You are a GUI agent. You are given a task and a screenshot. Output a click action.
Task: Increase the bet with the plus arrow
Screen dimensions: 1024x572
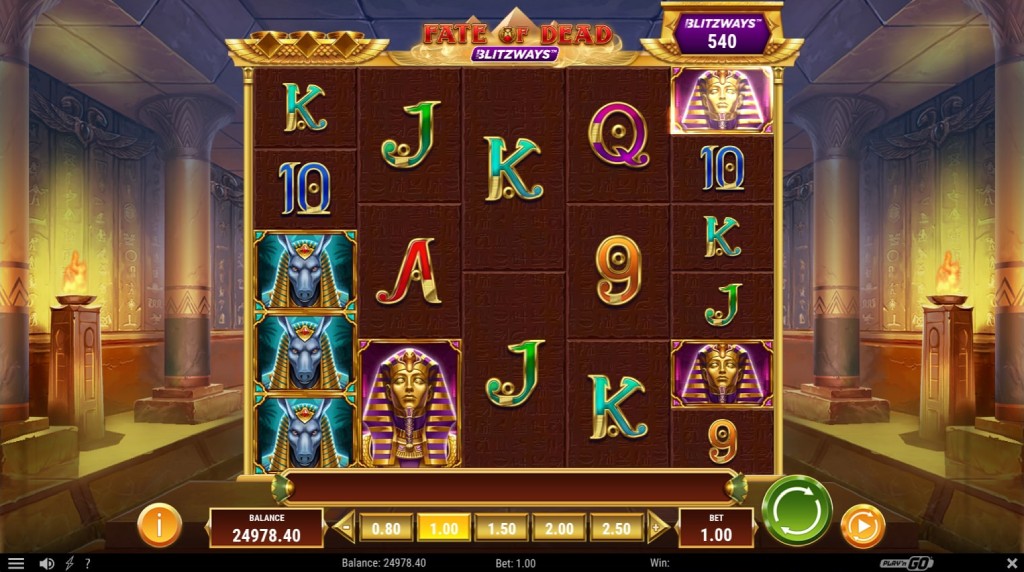tap(656, 526)
